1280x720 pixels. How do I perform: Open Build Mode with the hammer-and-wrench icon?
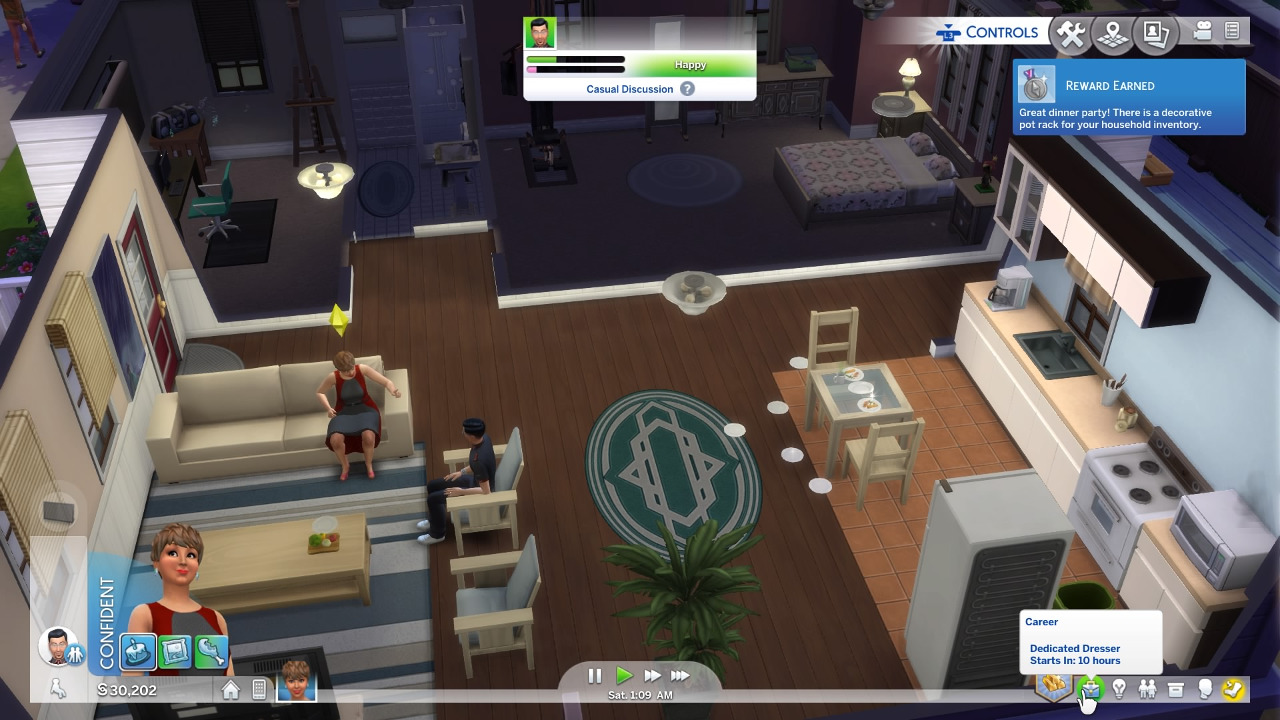1071,34
